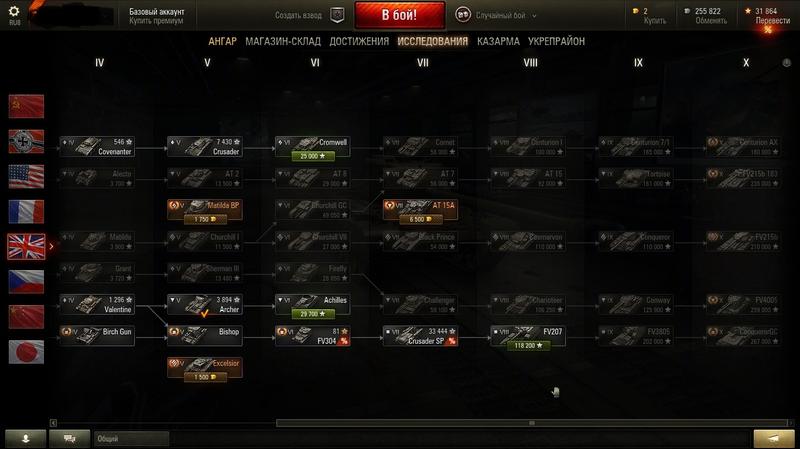This screenshot has height=449, width=800.
Task: Select the FV207 tank node
Action: click(528, 335)
